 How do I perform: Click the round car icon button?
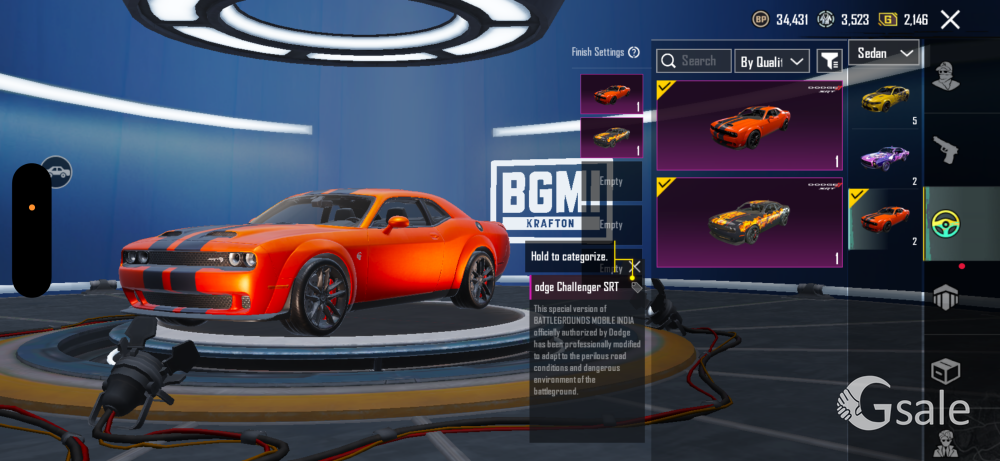pyautogui.click(x=57, y=172)
